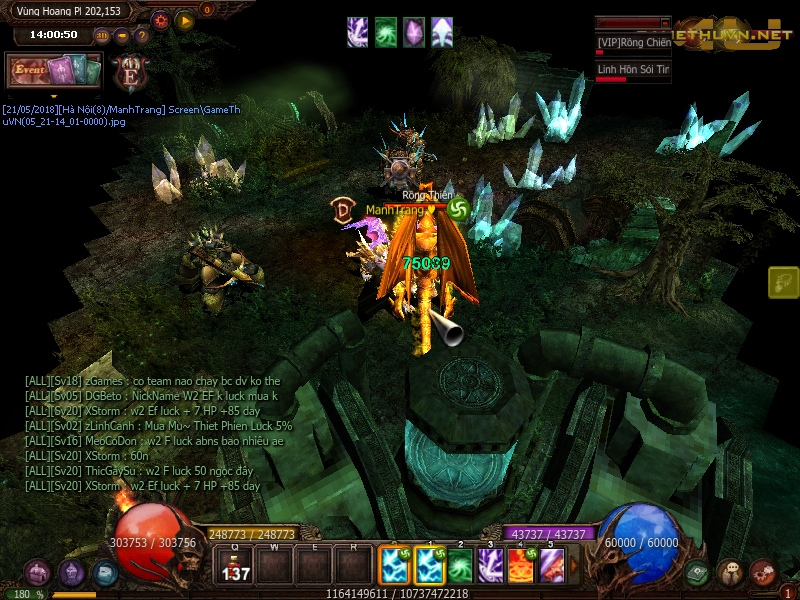800x600 pixels.
Task: Click the yellow play arrow button
Action: (184, 19)
